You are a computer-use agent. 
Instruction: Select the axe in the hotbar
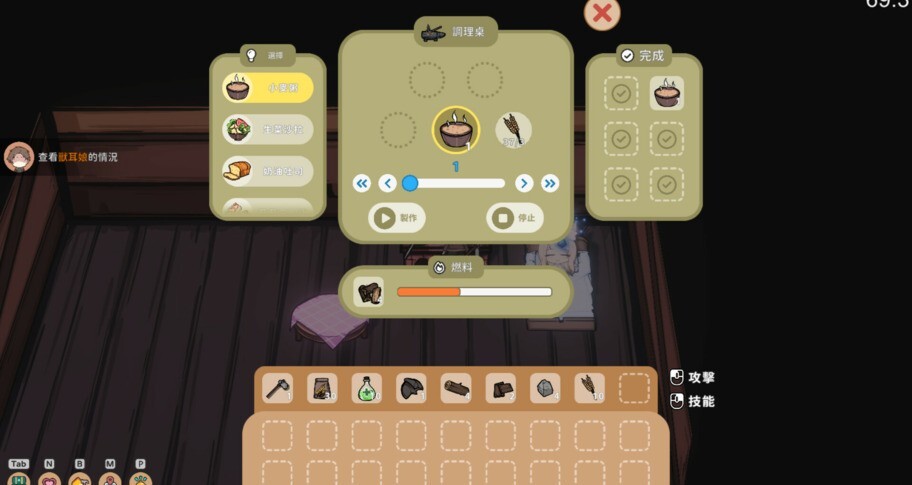click(x=277, y=388)
